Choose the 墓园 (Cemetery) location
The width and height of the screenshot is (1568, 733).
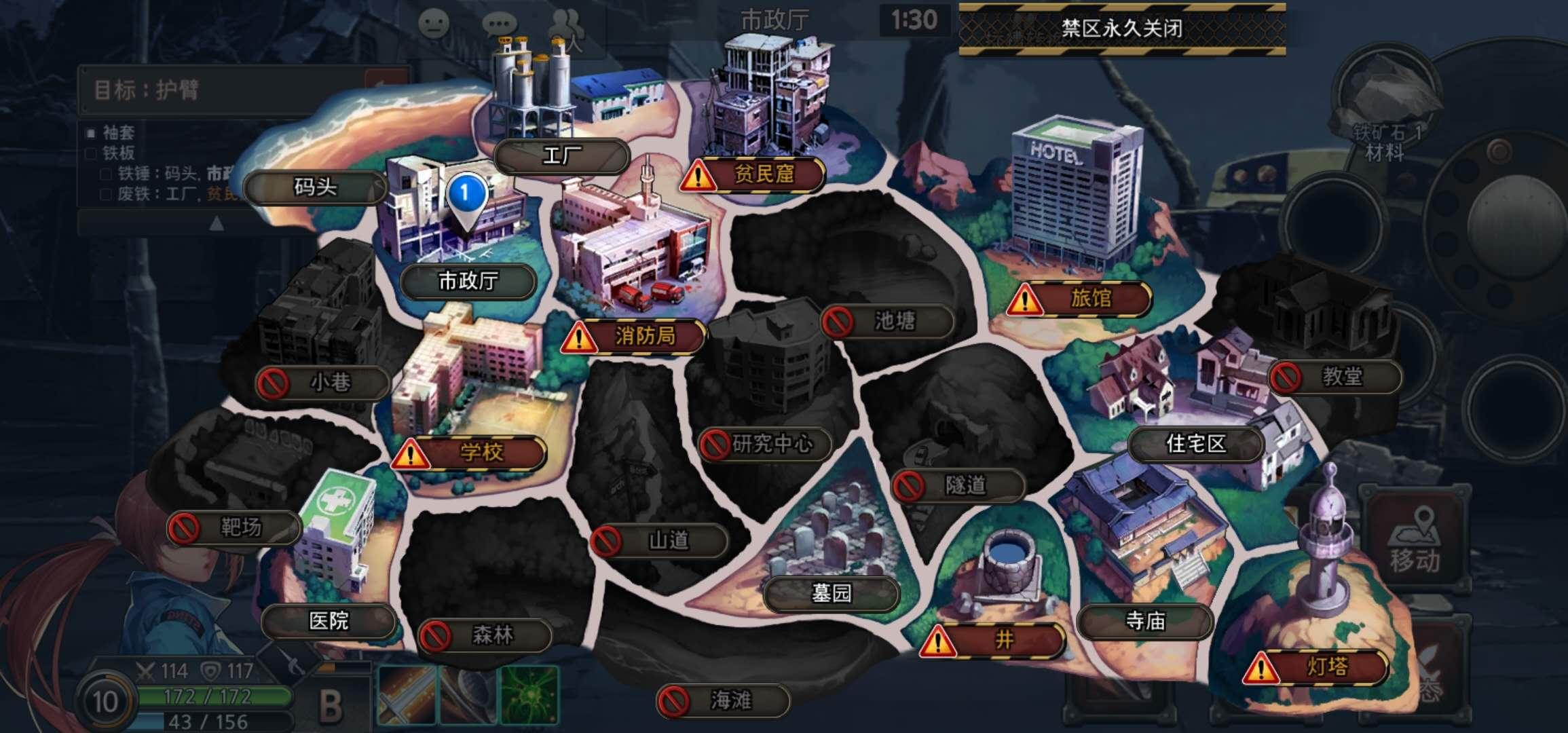831,594
